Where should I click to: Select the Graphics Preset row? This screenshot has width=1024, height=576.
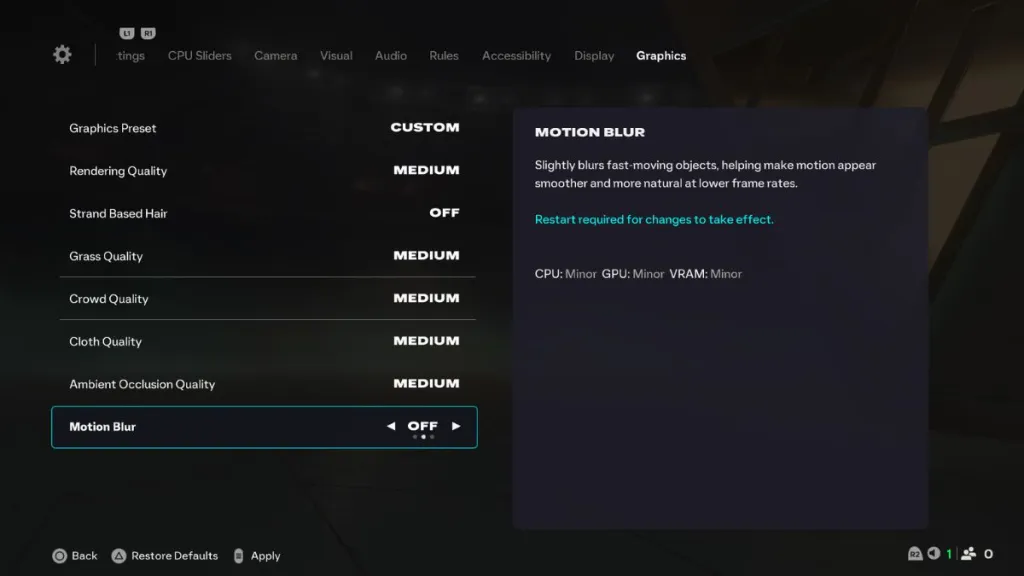click(x=264, y=128)
